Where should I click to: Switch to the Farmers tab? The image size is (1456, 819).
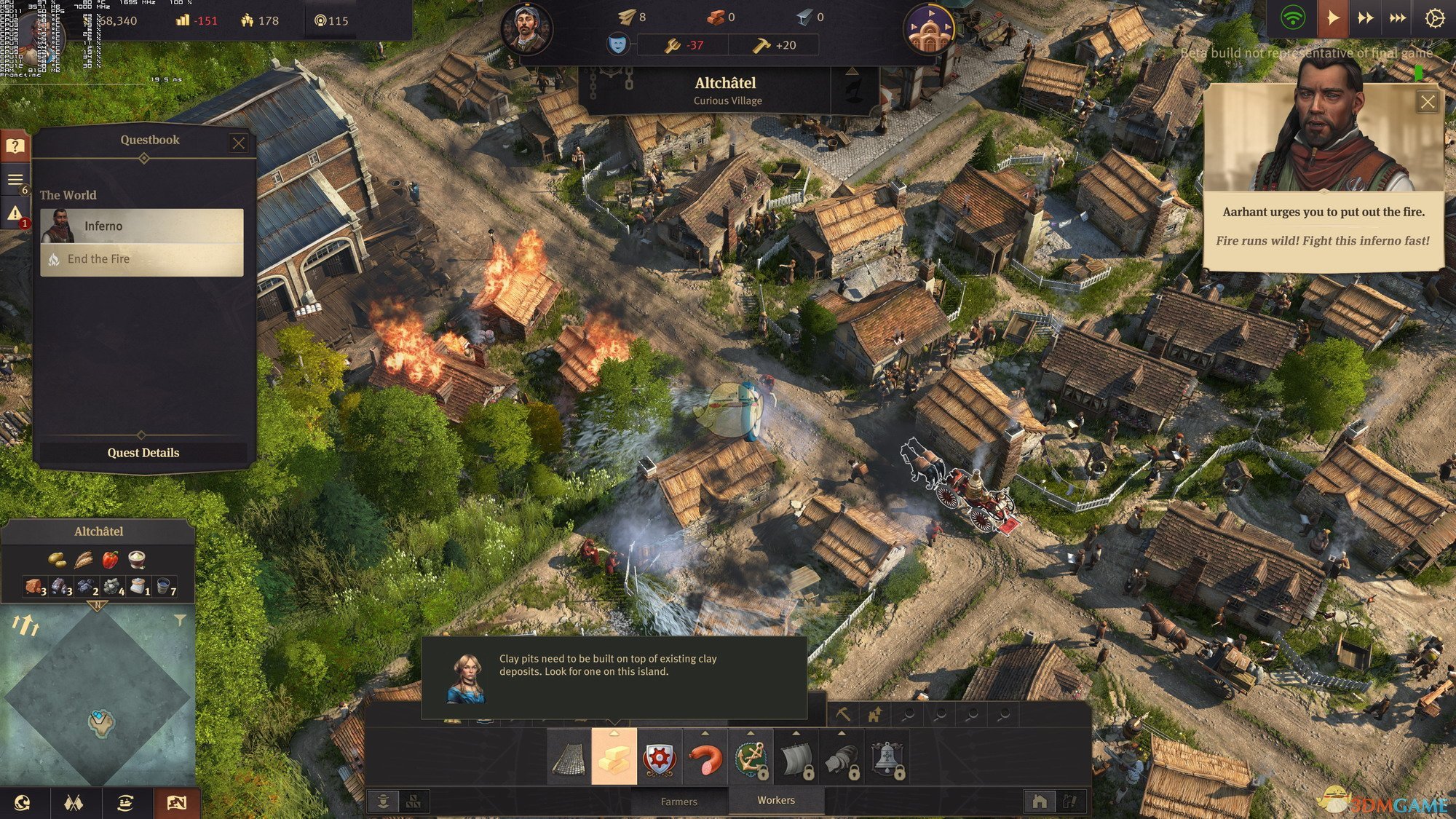click(x=678, y=802)
